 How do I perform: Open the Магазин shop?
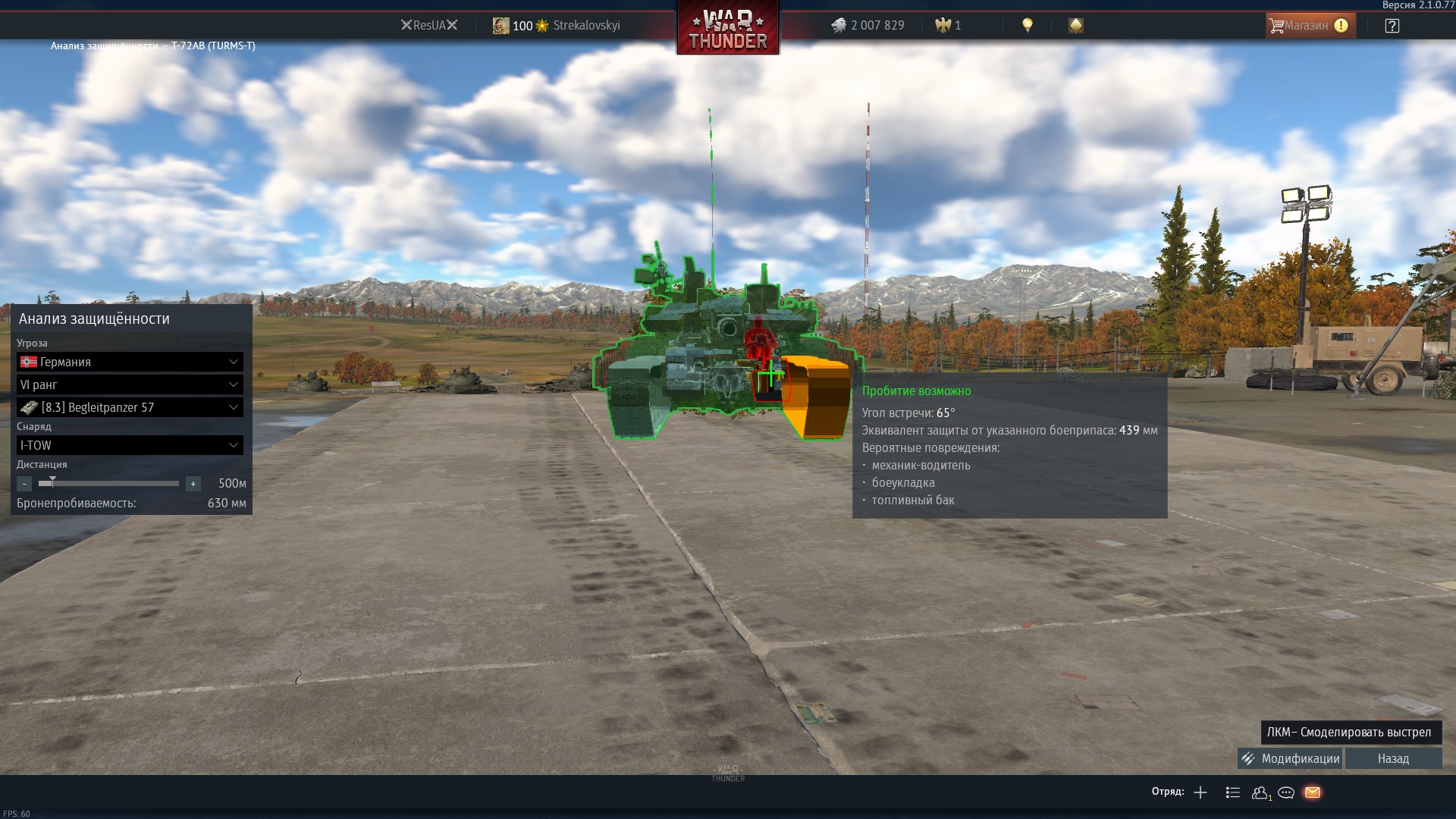(x=1310, y=26)
